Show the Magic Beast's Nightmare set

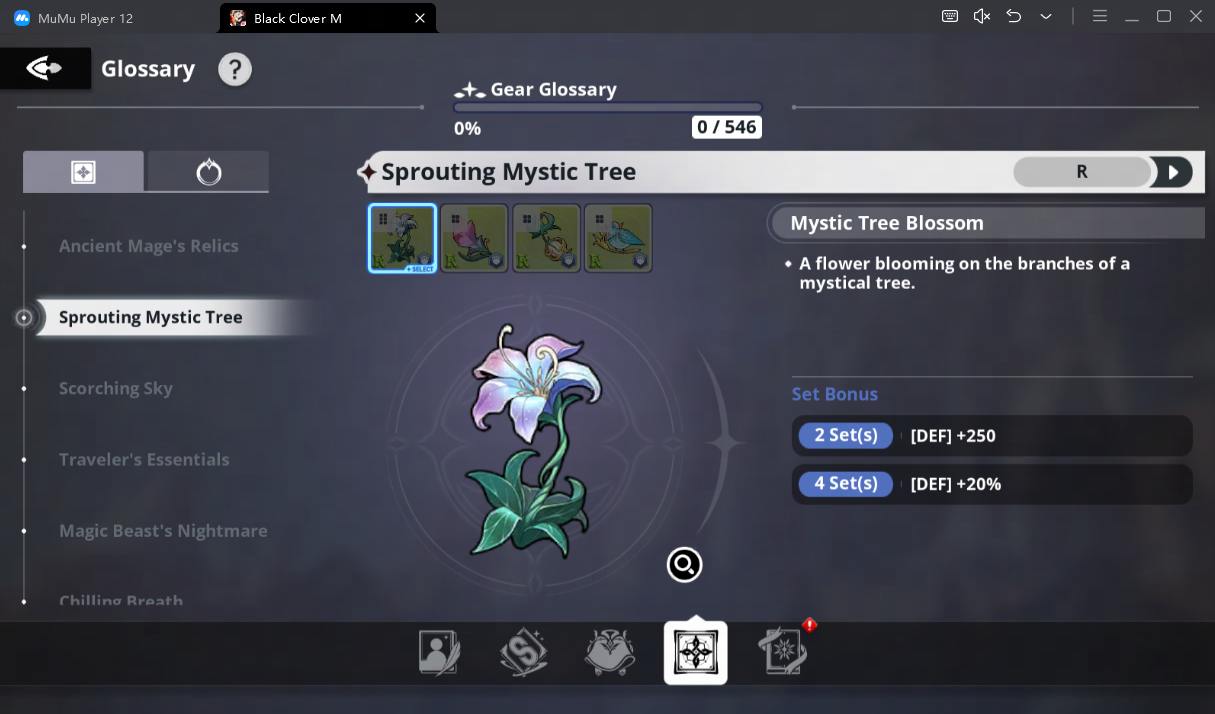(163, 530)
